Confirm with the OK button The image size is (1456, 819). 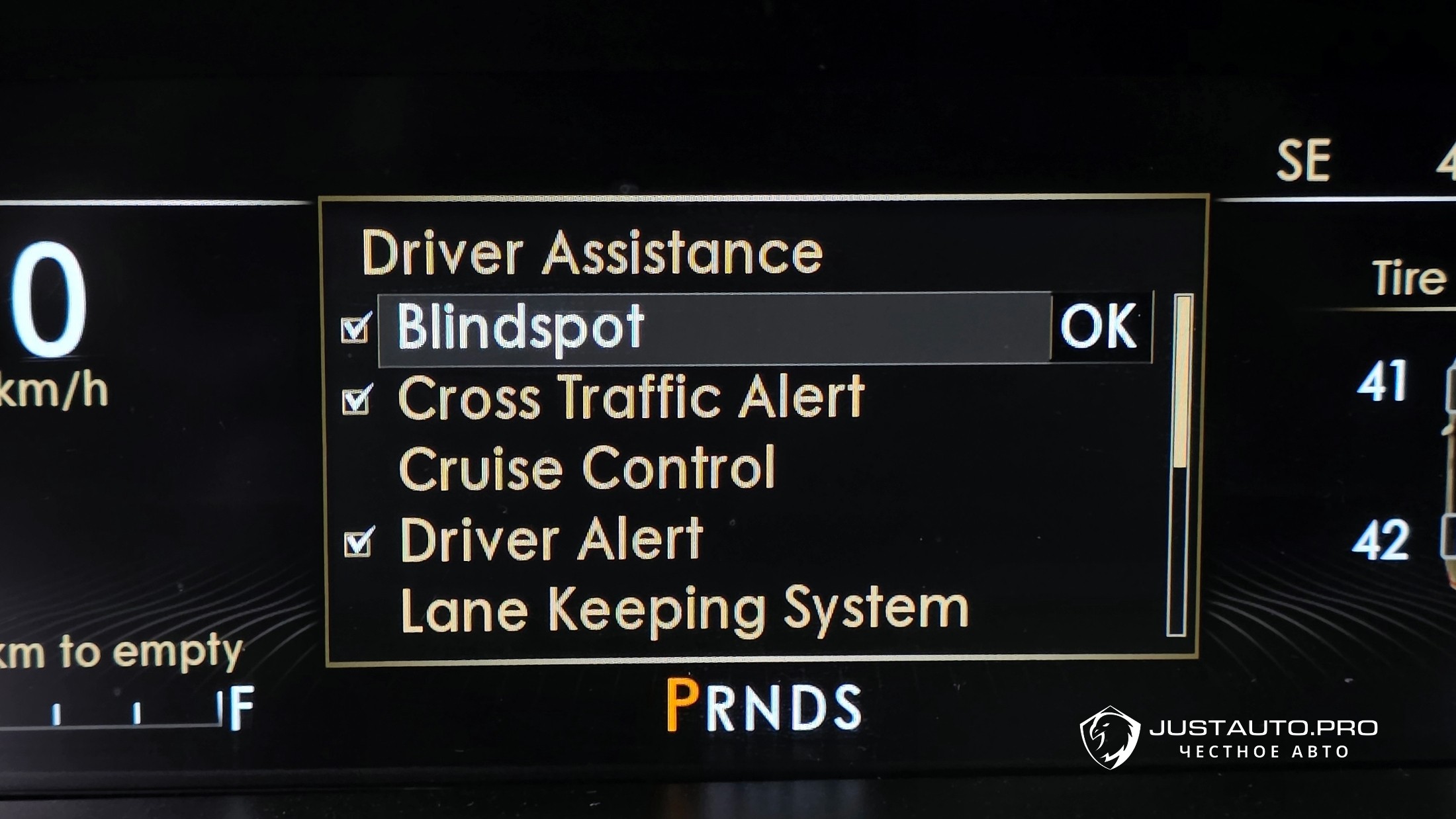(1100, 327)
